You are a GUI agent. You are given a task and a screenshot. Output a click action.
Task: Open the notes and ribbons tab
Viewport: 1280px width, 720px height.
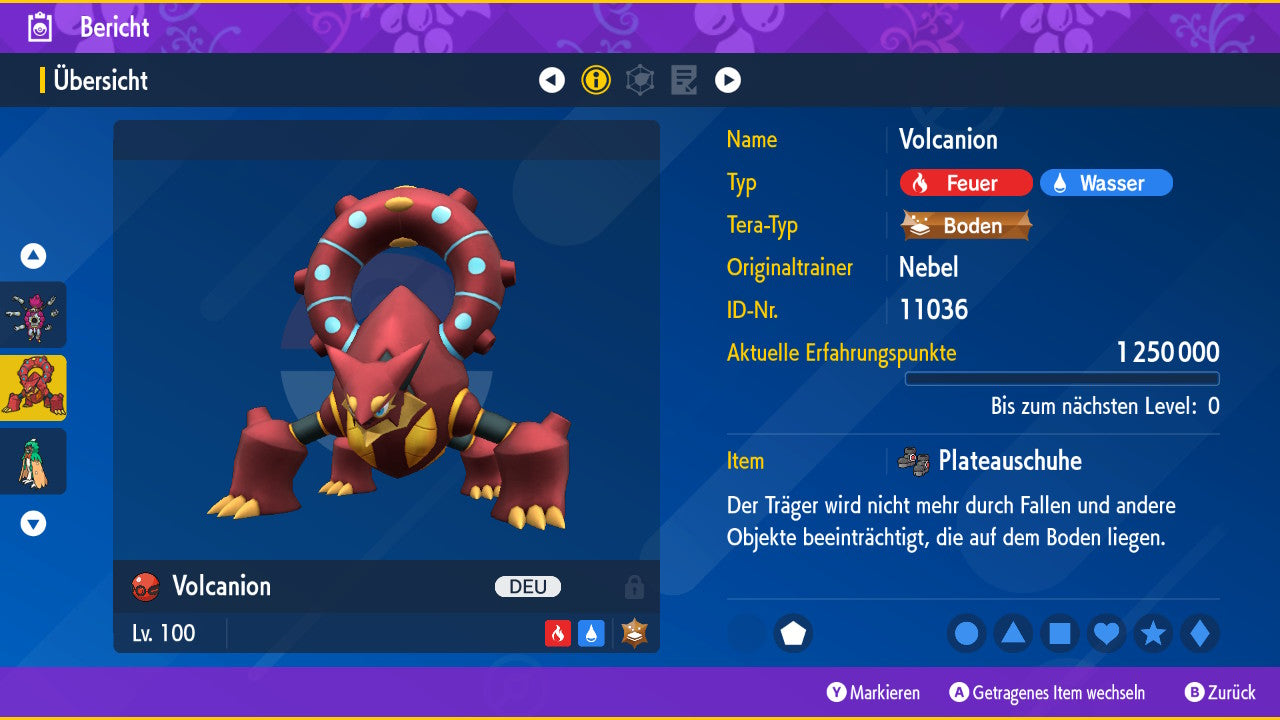click(684, 80)
